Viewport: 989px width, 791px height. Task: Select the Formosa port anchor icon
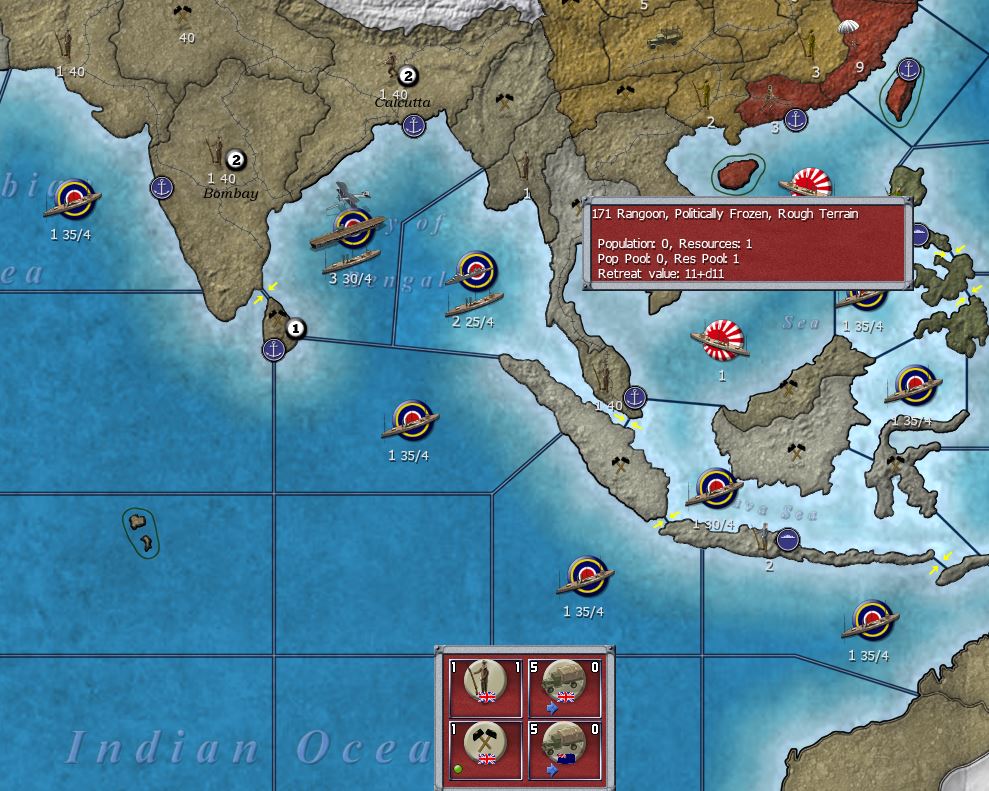tap(908, 69)
